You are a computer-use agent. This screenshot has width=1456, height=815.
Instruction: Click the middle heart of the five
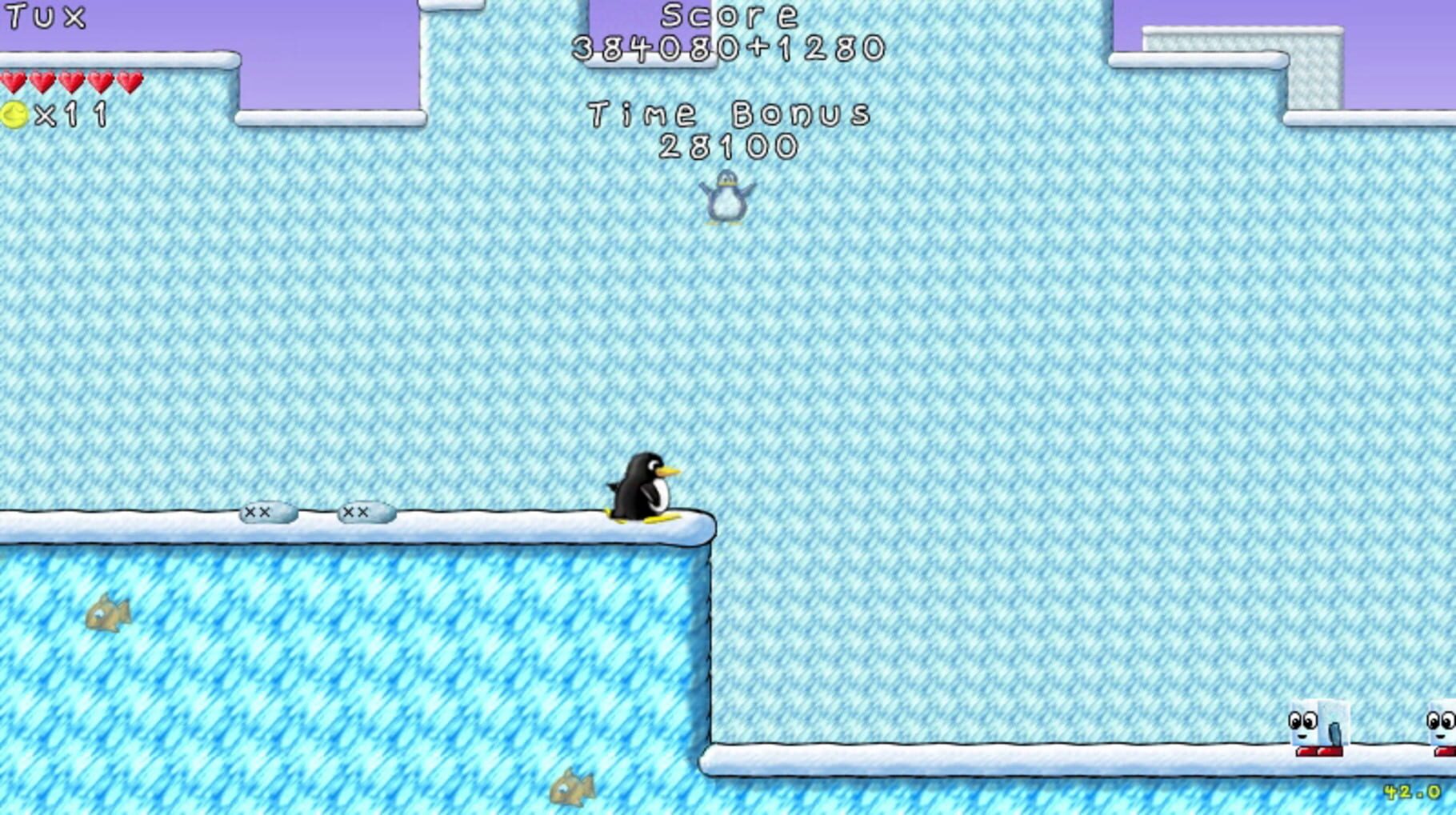70,81
